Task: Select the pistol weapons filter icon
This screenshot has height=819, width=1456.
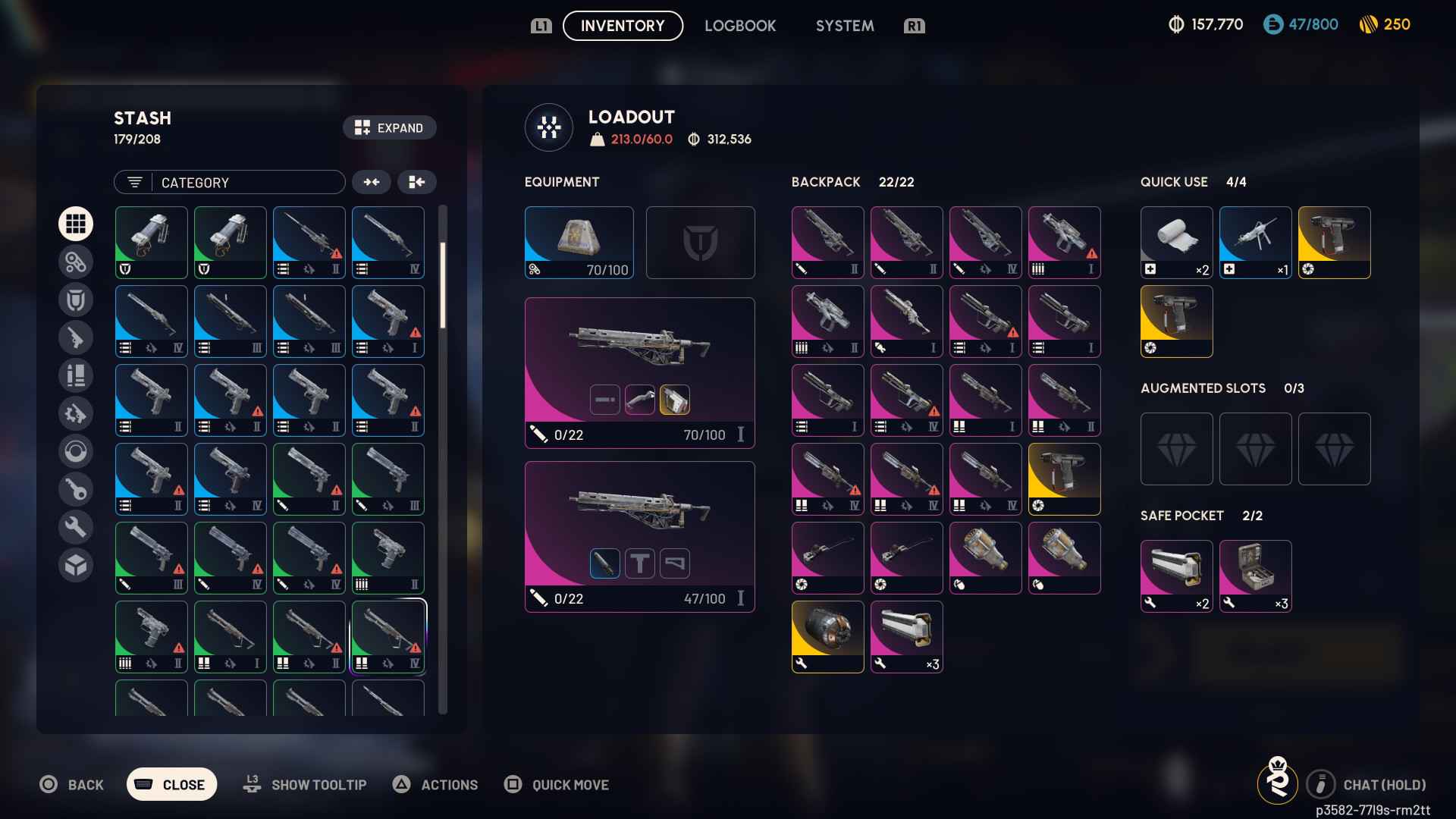Action: point(76,337)
